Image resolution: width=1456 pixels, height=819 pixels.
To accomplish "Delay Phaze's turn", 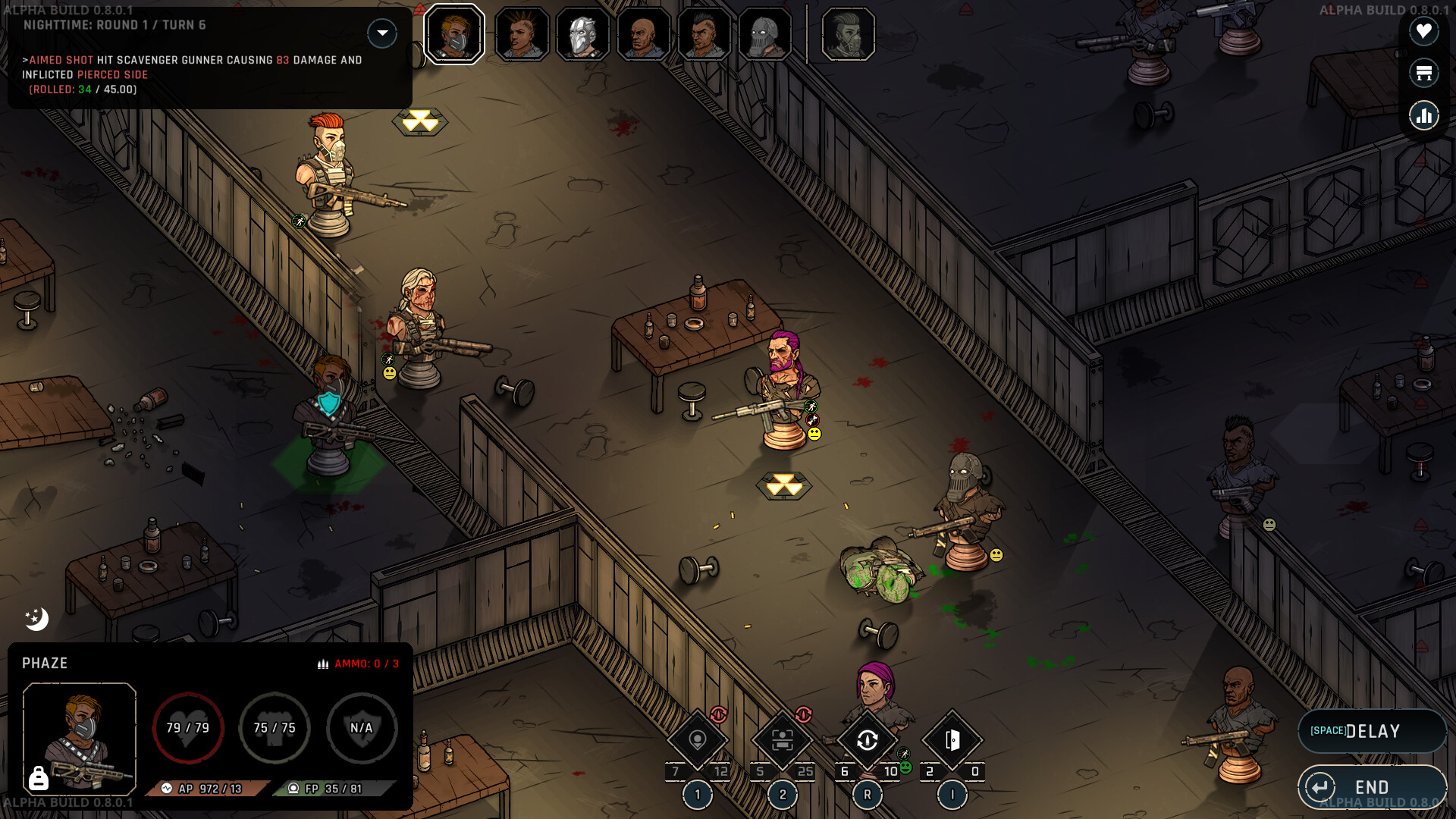I will coord(1371,731).
